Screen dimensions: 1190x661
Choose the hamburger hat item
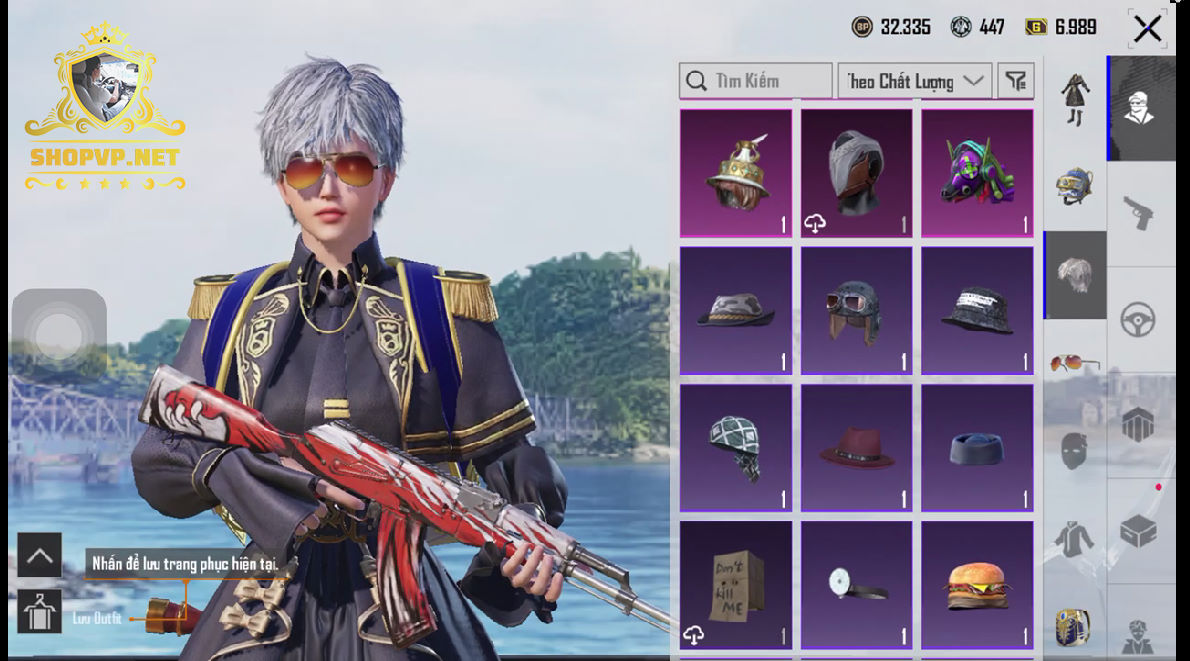[977, 583]
